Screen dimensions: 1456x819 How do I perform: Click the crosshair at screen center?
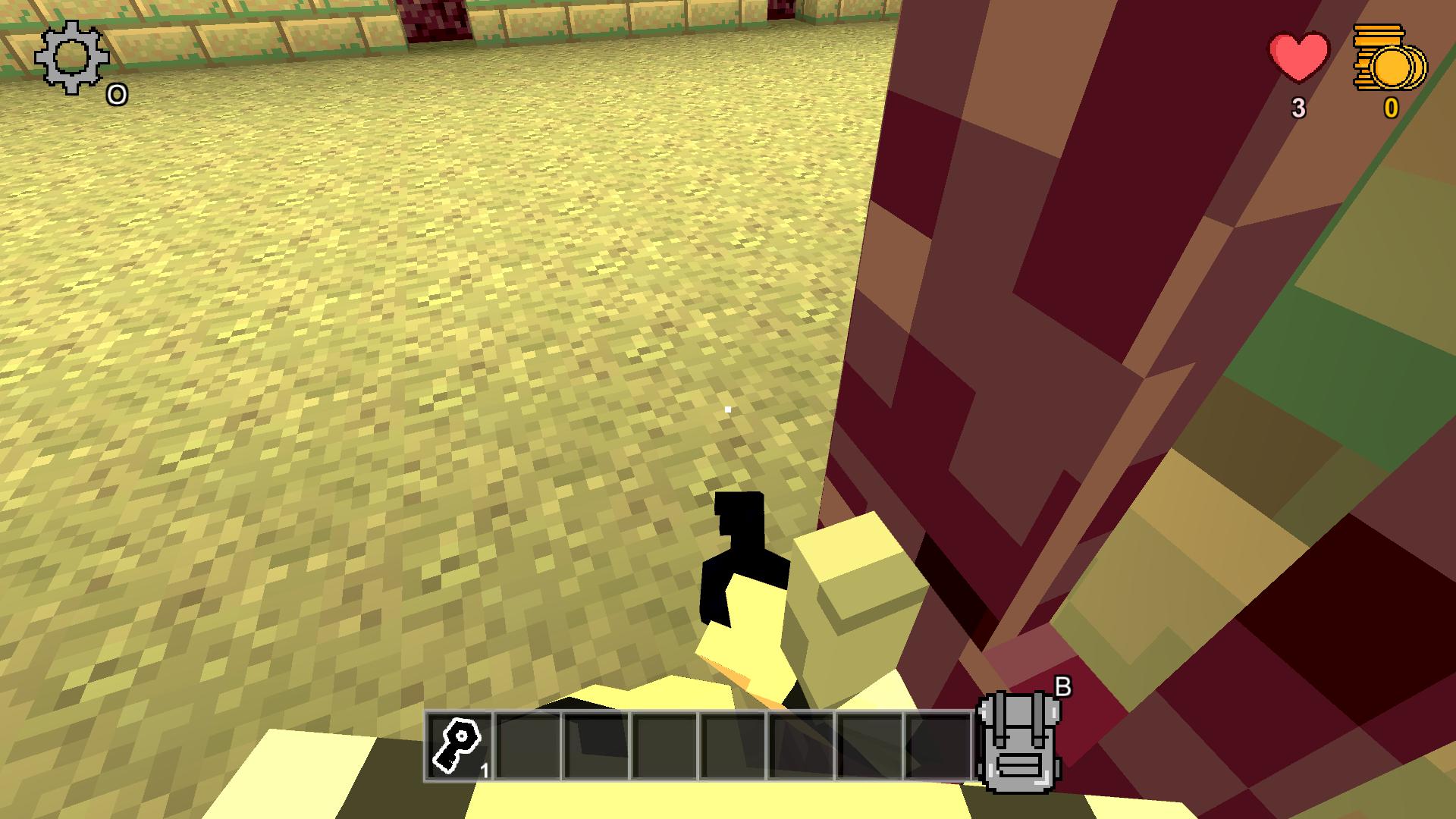pyautogui.click(x=728, y=409)
